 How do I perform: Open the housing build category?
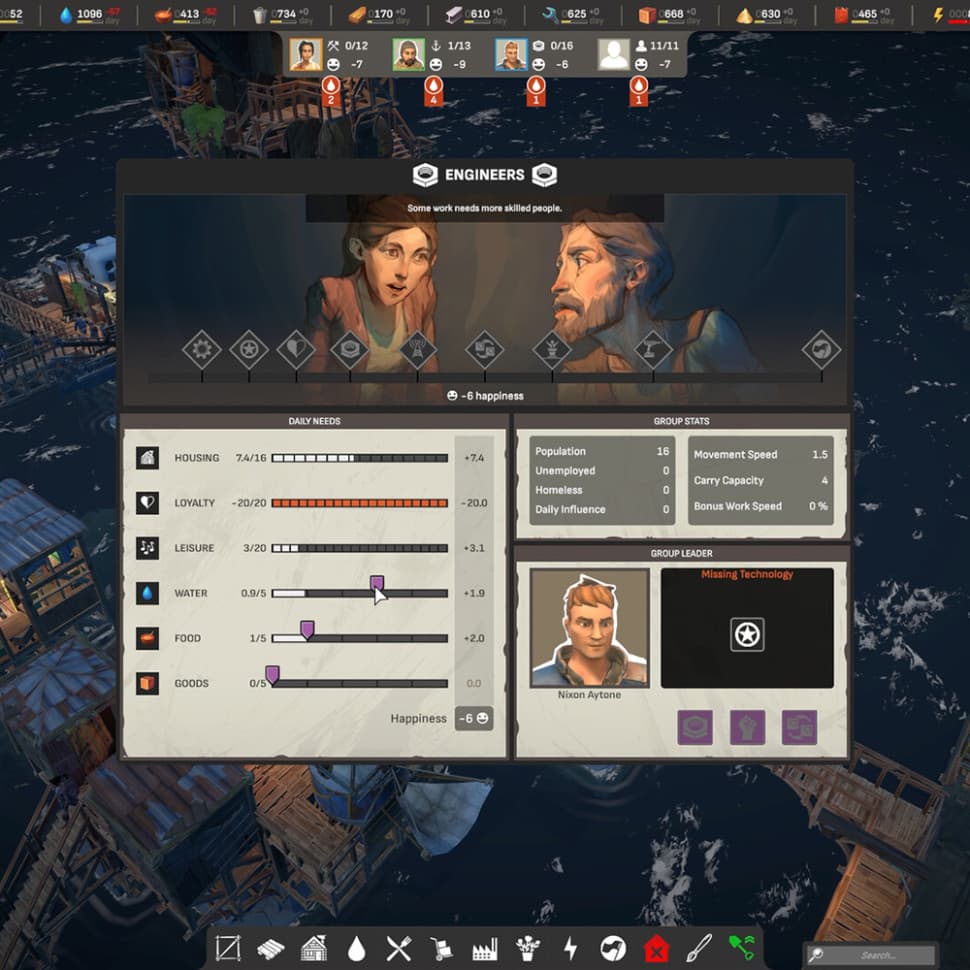point(314,947)
